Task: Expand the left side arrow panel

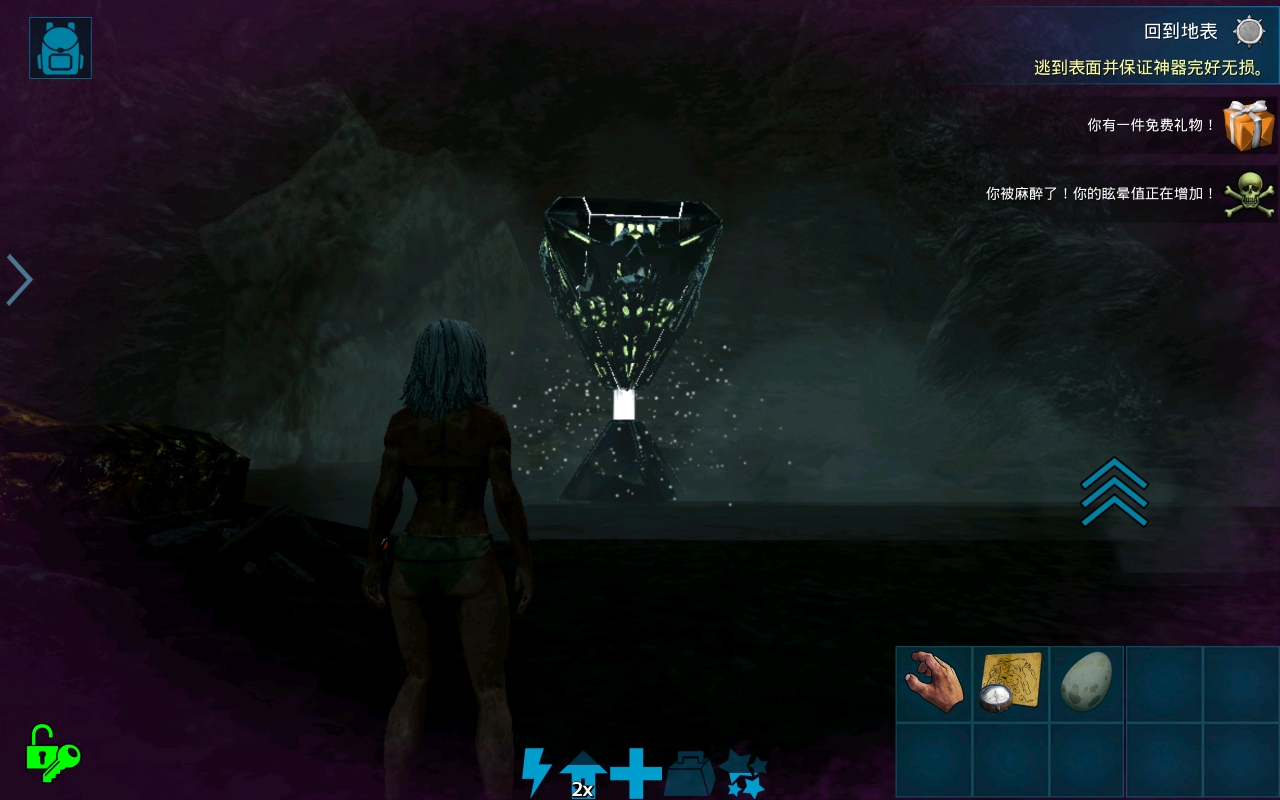Action: coord(20,279)
